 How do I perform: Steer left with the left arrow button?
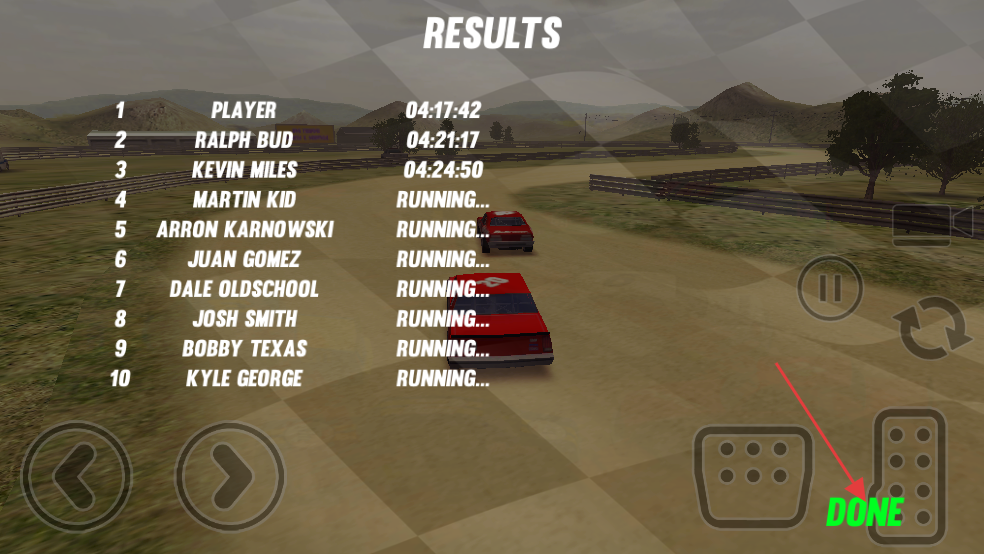coord(76,477)
